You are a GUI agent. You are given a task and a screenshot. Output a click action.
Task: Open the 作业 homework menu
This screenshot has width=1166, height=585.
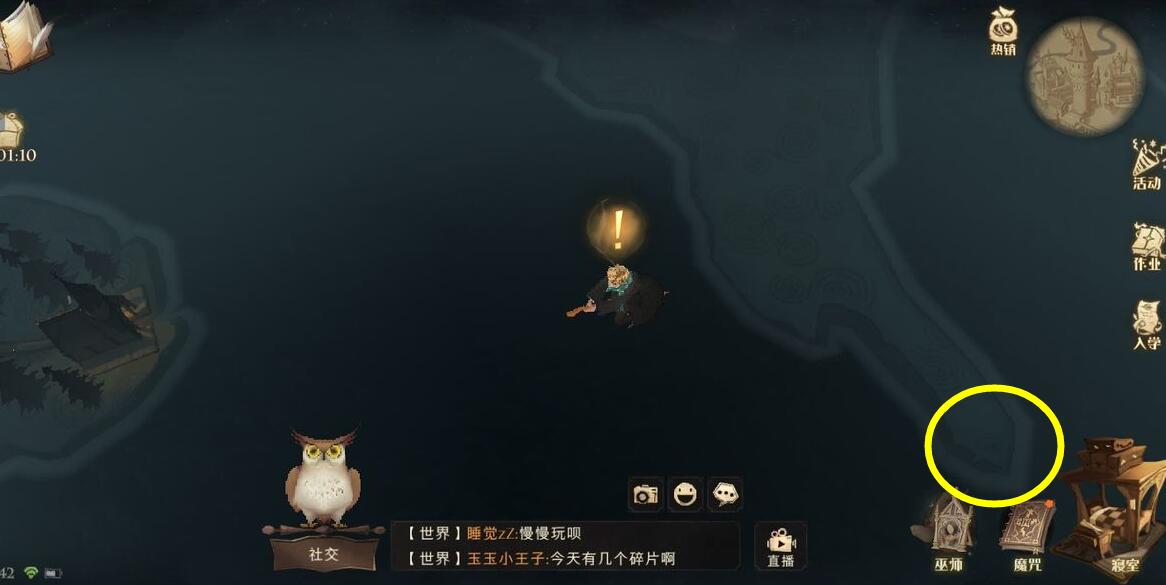1146,245
